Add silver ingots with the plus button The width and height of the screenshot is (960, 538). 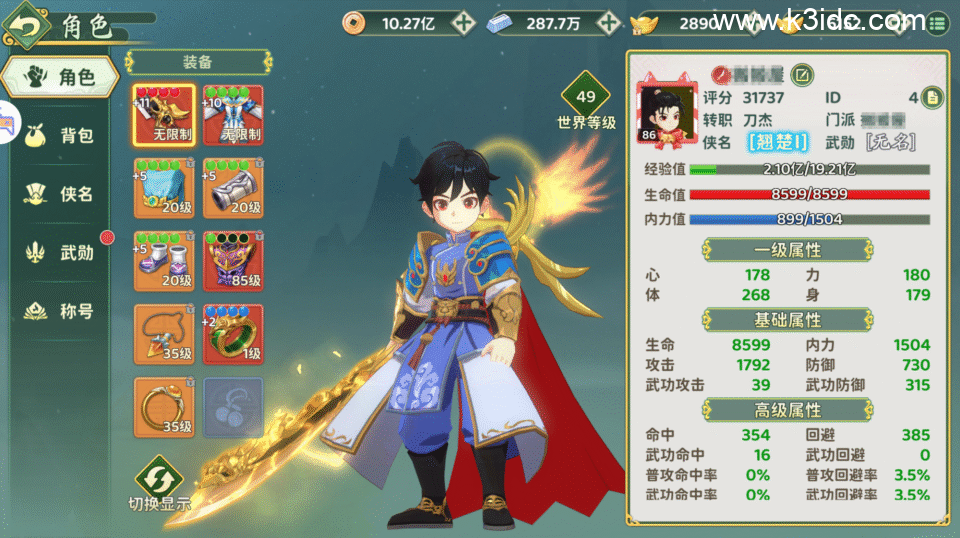tap(607, 22)
